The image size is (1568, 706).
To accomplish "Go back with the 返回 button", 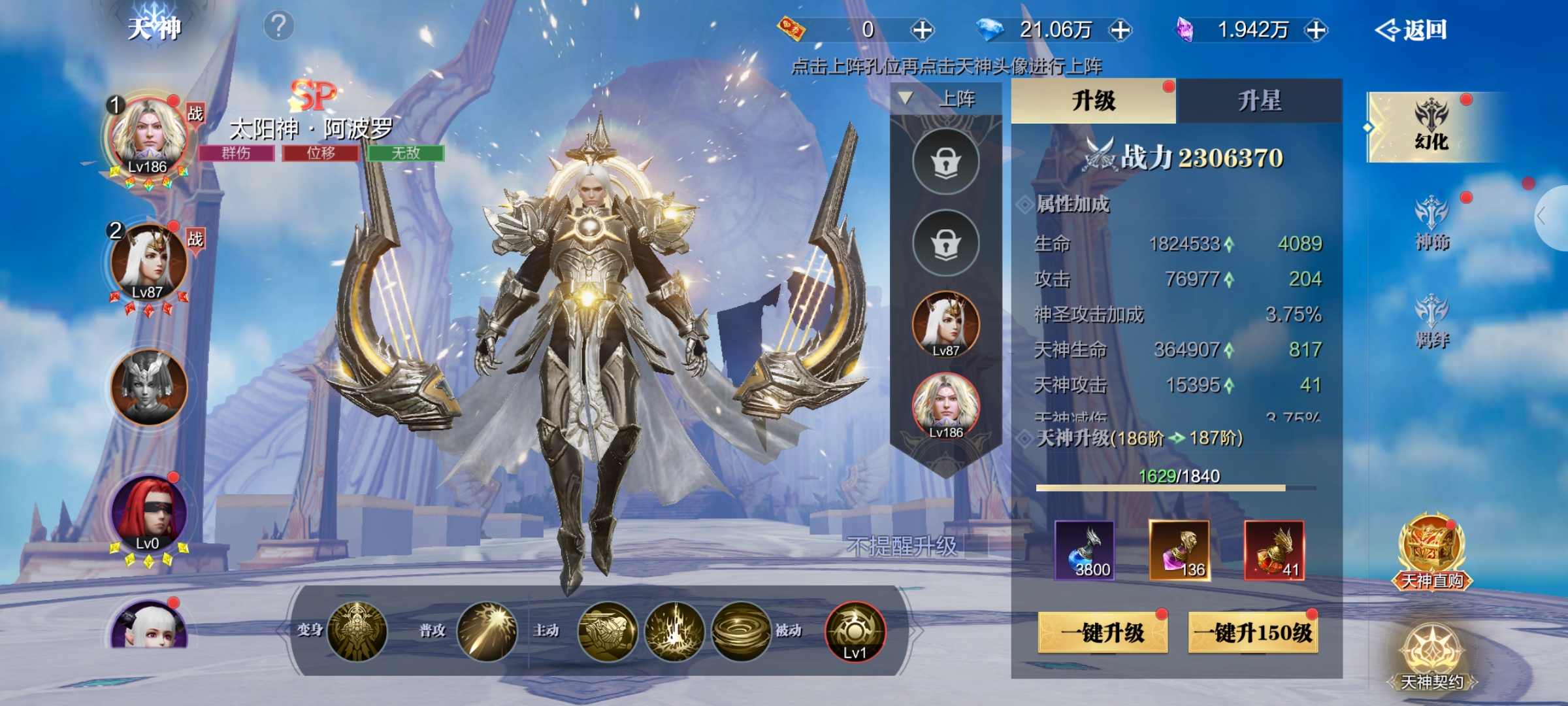I will point(1413,30).
